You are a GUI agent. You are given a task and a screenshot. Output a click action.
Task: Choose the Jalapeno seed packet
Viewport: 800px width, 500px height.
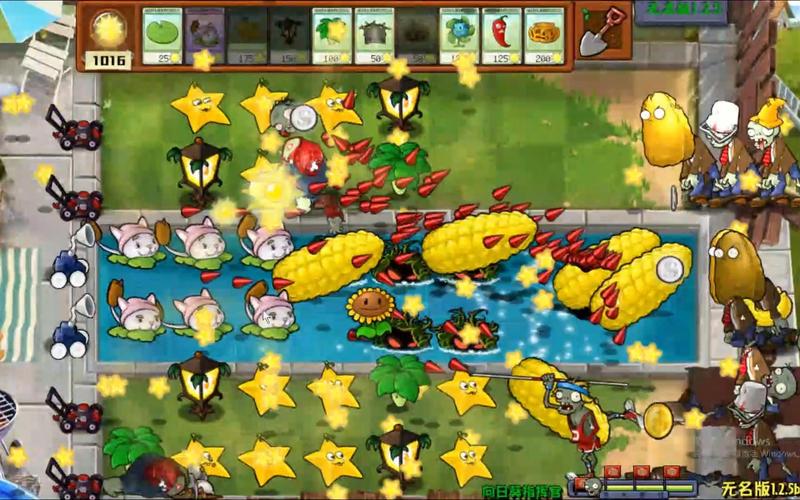point(501,37)
